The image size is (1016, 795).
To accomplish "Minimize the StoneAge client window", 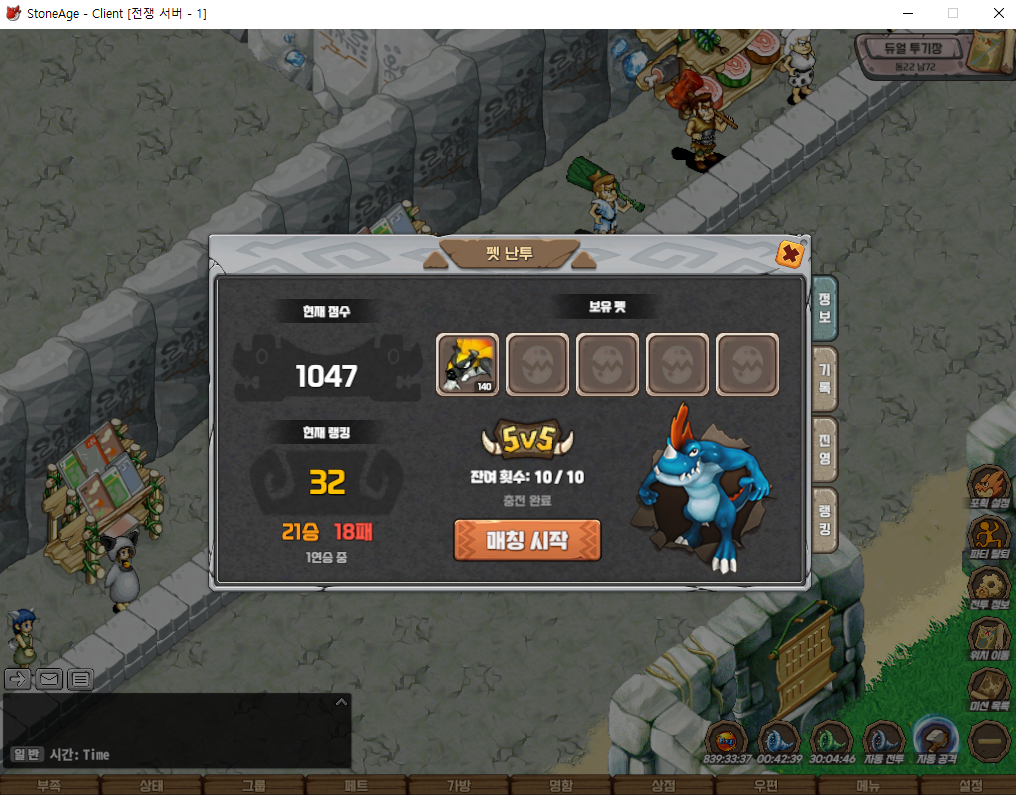I will point(907,14).
